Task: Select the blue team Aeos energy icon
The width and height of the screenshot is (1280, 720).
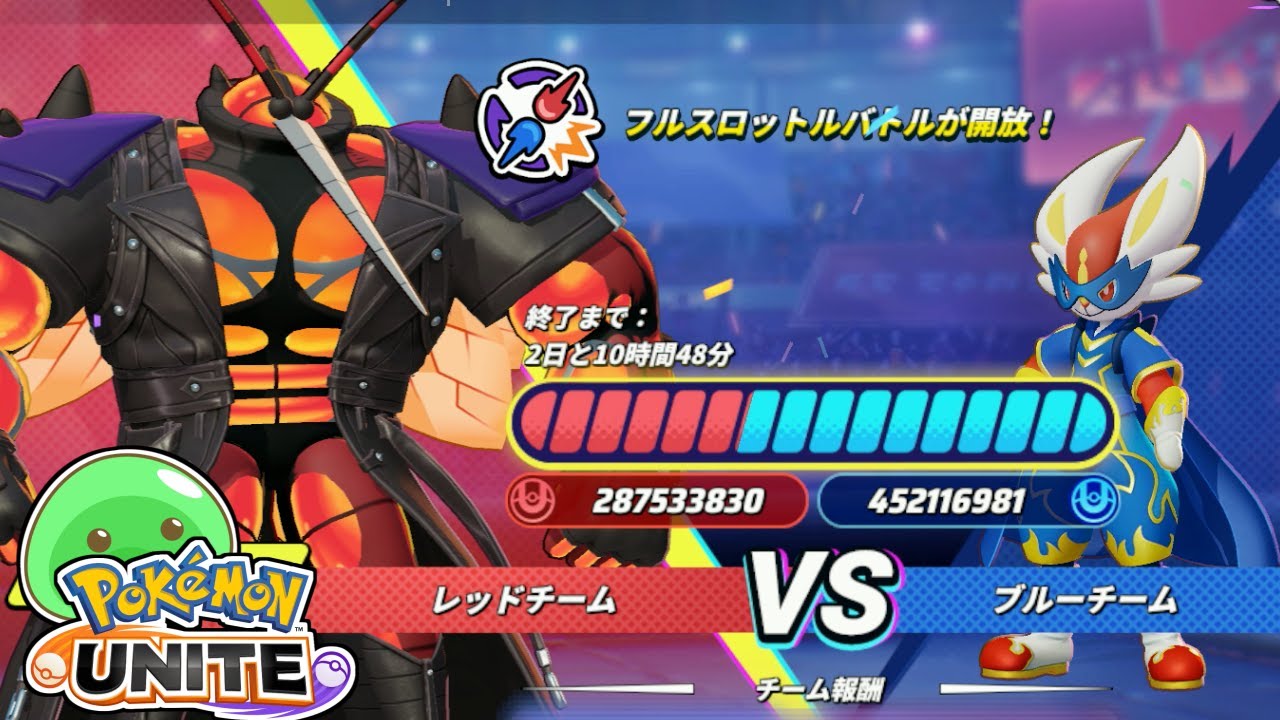Action: tap(1089, 496)
